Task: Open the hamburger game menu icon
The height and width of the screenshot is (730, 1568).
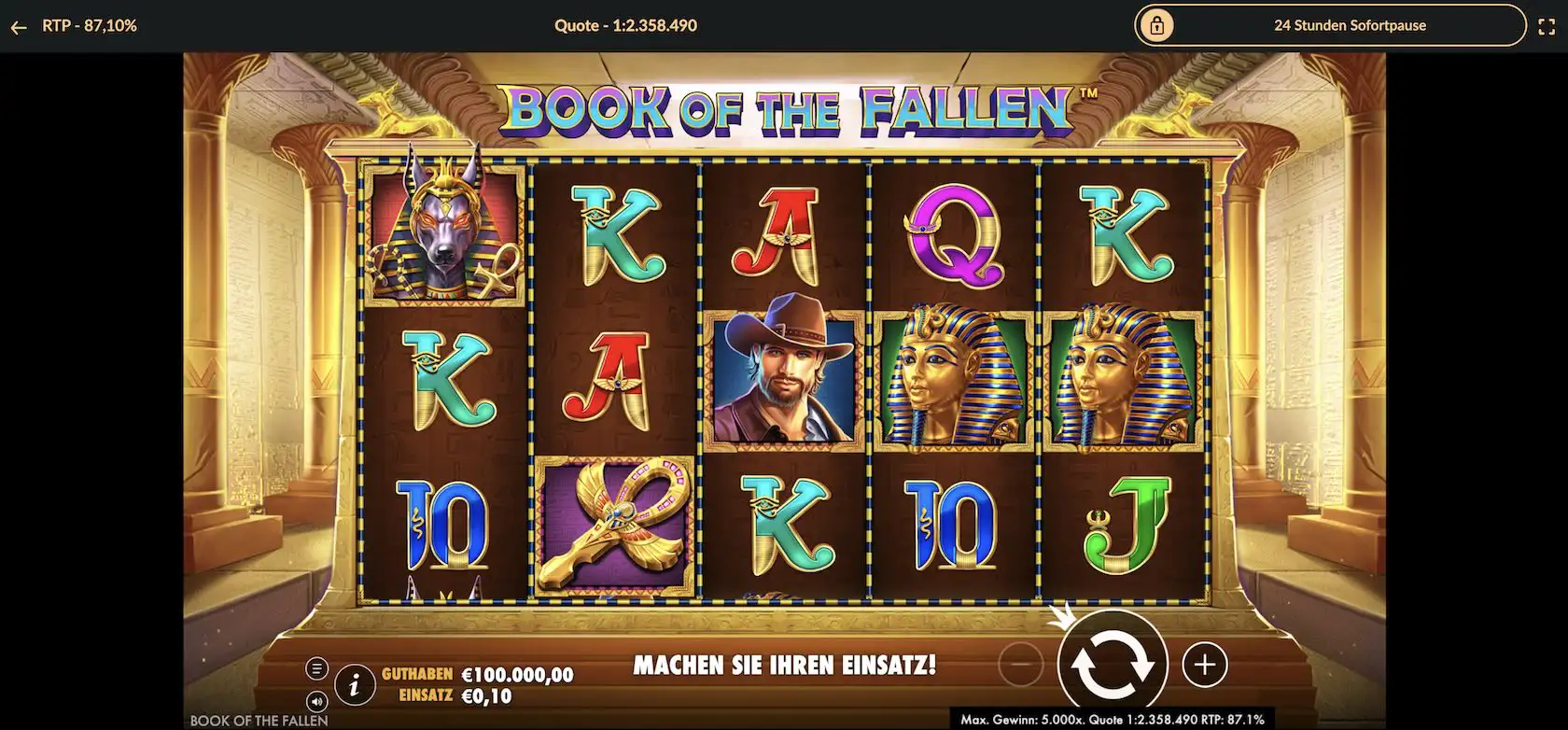Action: pyautogui.click(x=318, y=668)
